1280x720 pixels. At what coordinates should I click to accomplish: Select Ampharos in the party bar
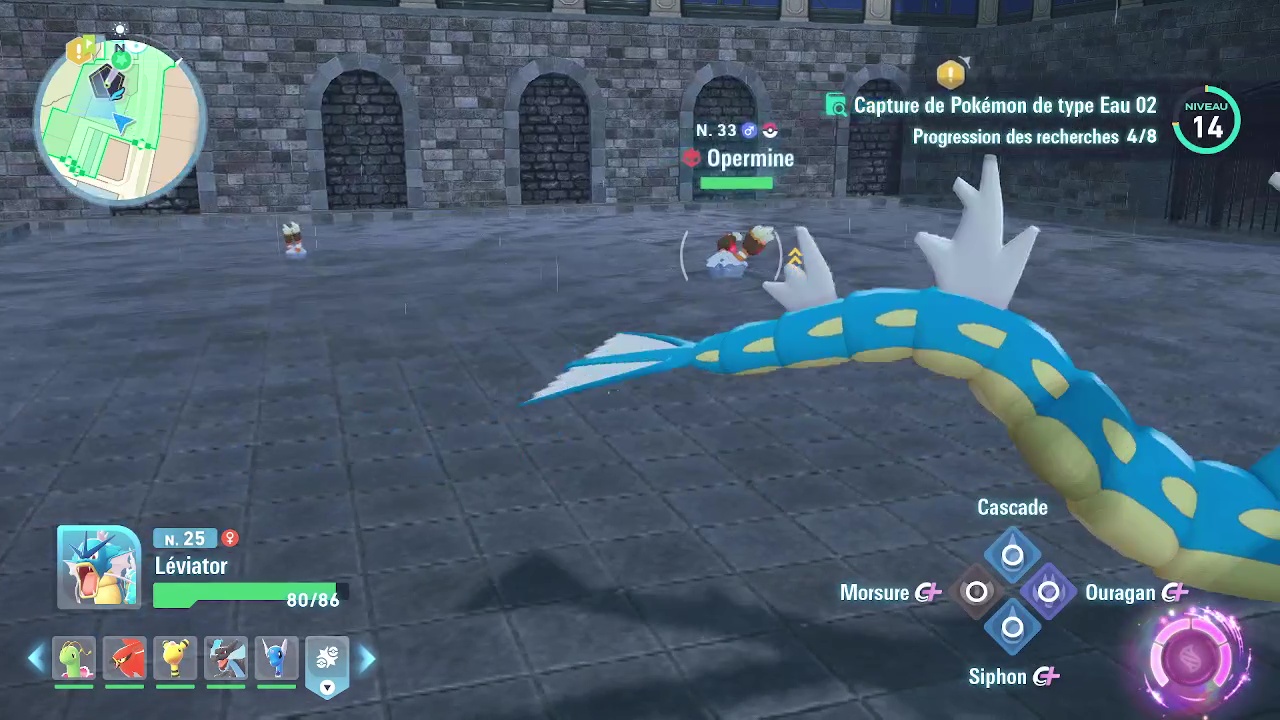tap(175, 658)
